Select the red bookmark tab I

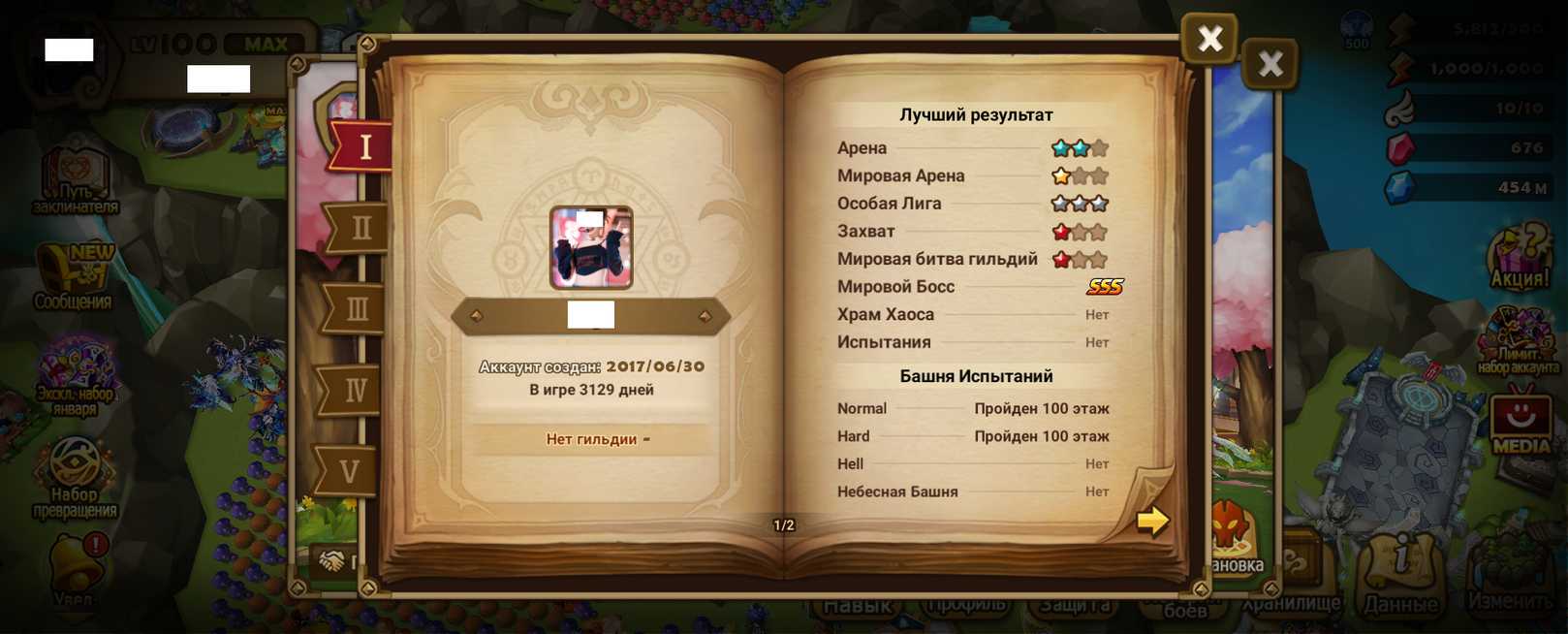[364, 147]
